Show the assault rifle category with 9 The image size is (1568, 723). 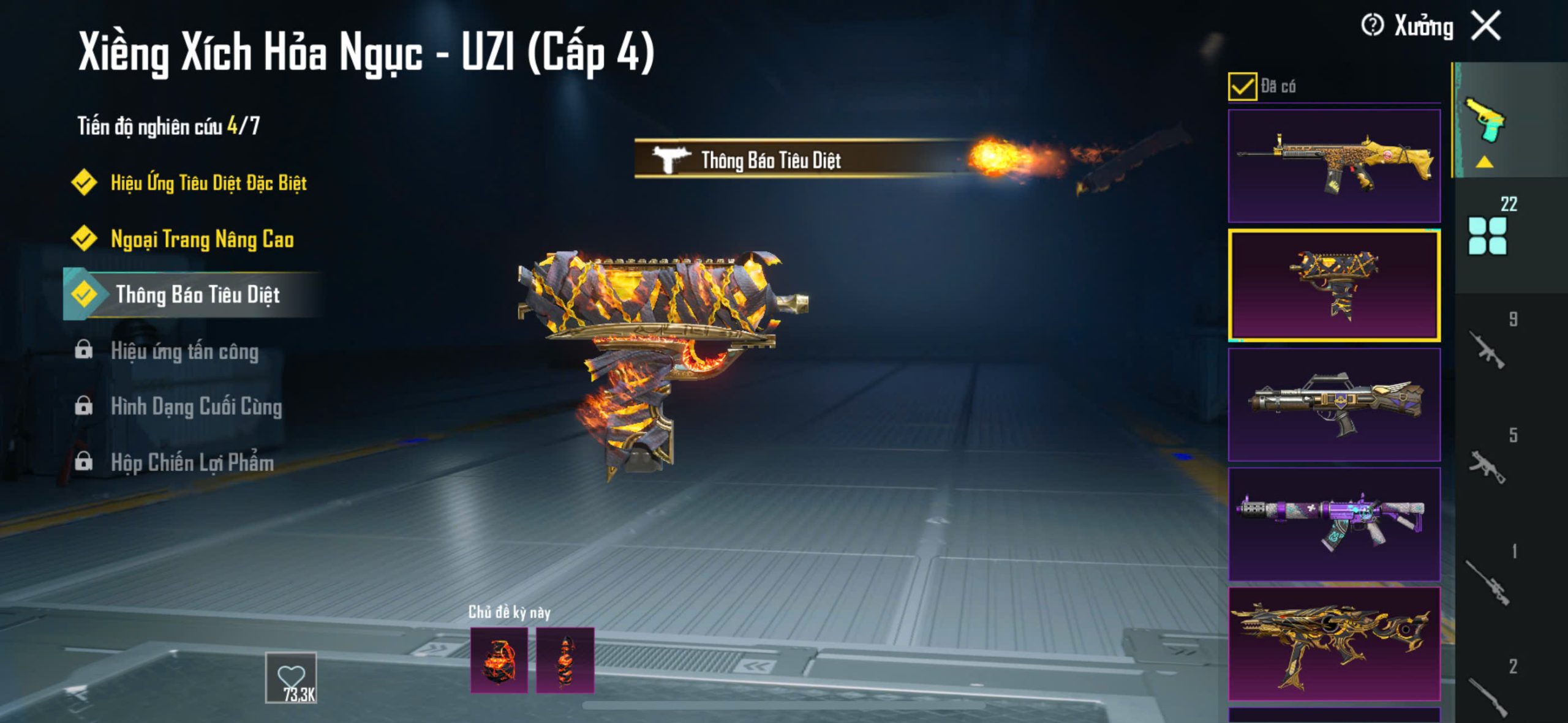coord(1488,350)
